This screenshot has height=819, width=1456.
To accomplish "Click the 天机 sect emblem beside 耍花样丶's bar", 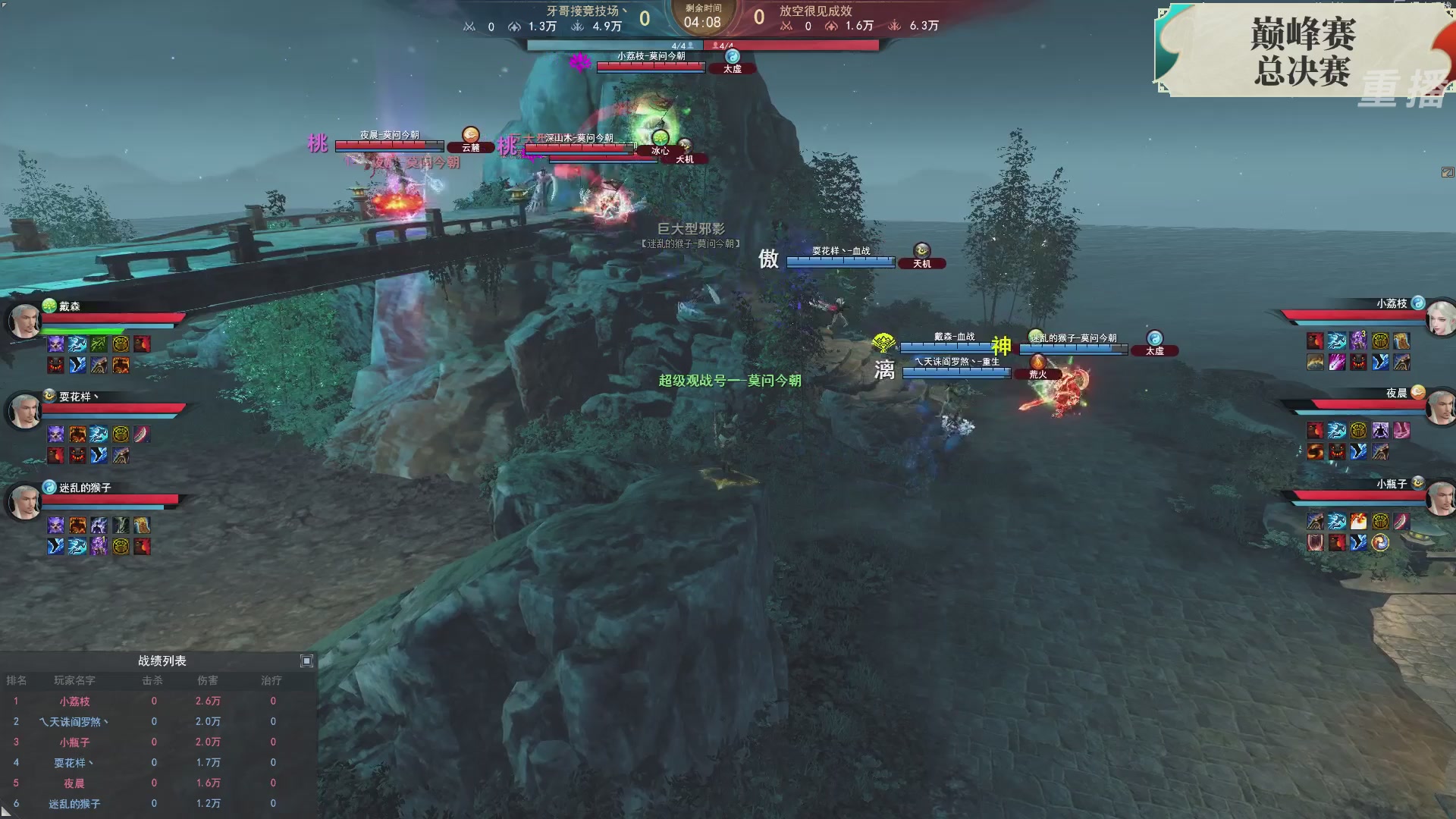I will pyautogui.click(x=921, y=250).
